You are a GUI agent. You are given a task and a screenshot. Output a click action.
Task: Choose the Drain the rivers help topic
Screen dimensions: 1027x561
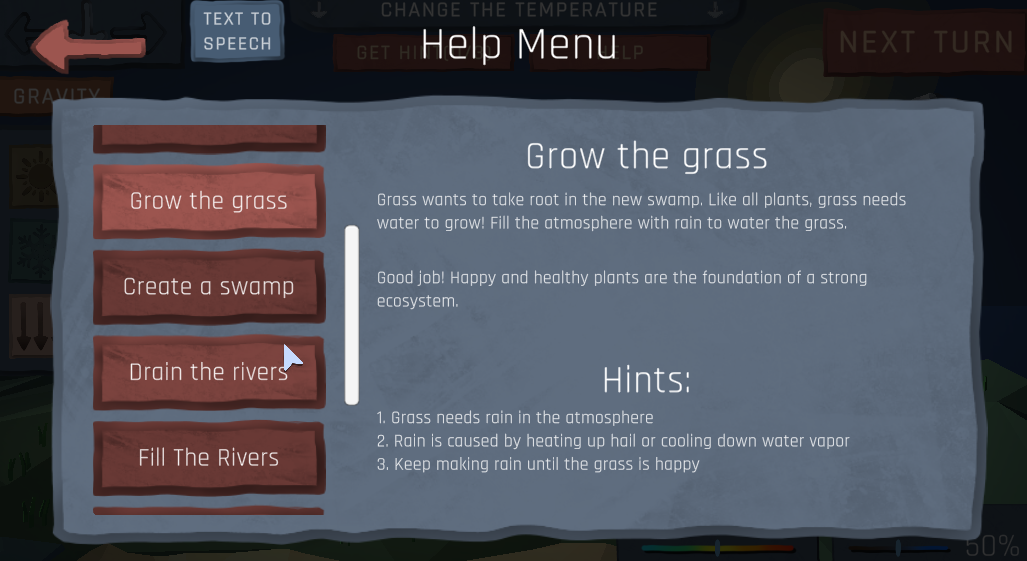[x=209, y=372]
